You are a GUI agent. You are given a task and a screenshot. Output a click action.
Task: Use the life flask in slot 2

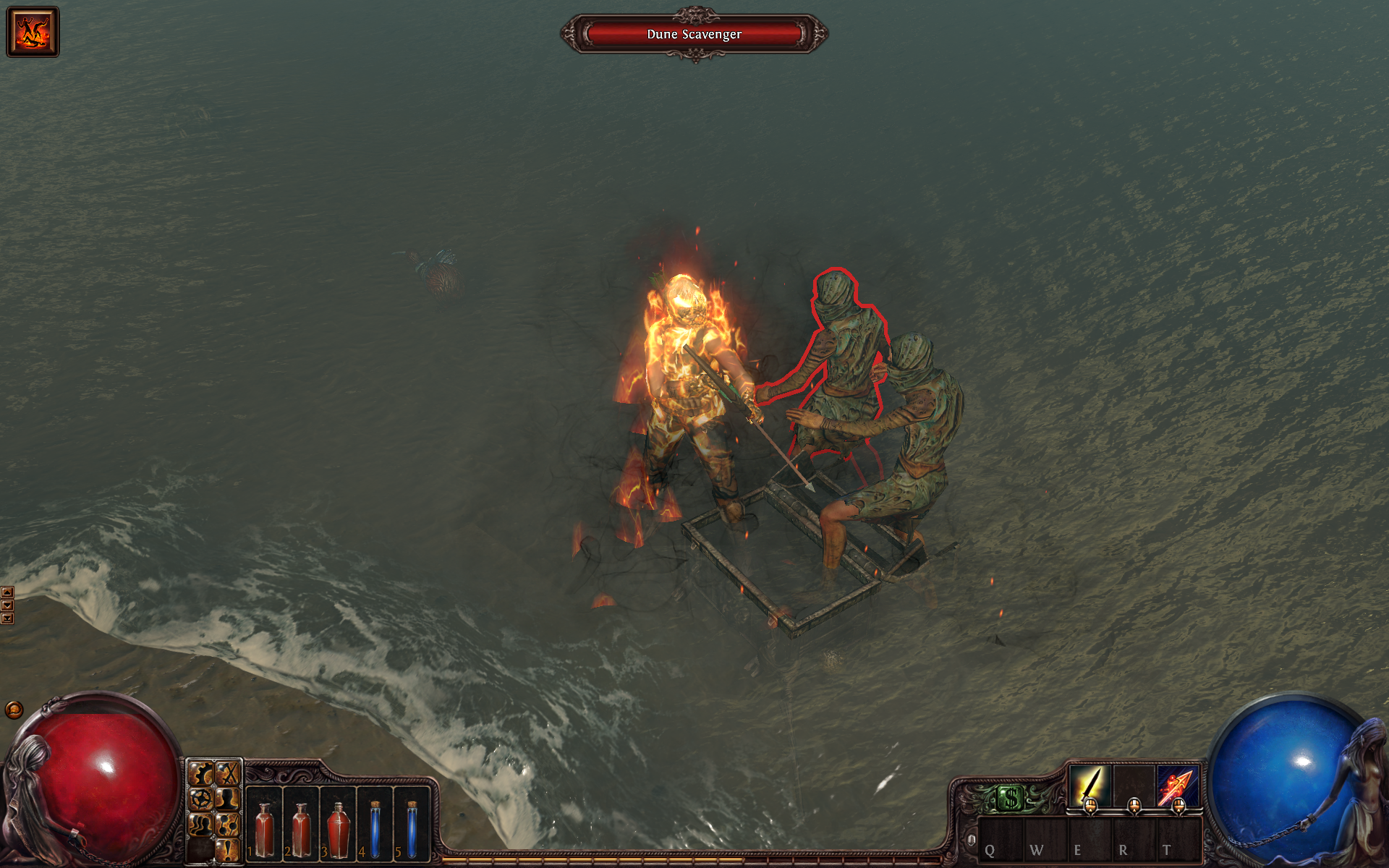coord(301,830)
